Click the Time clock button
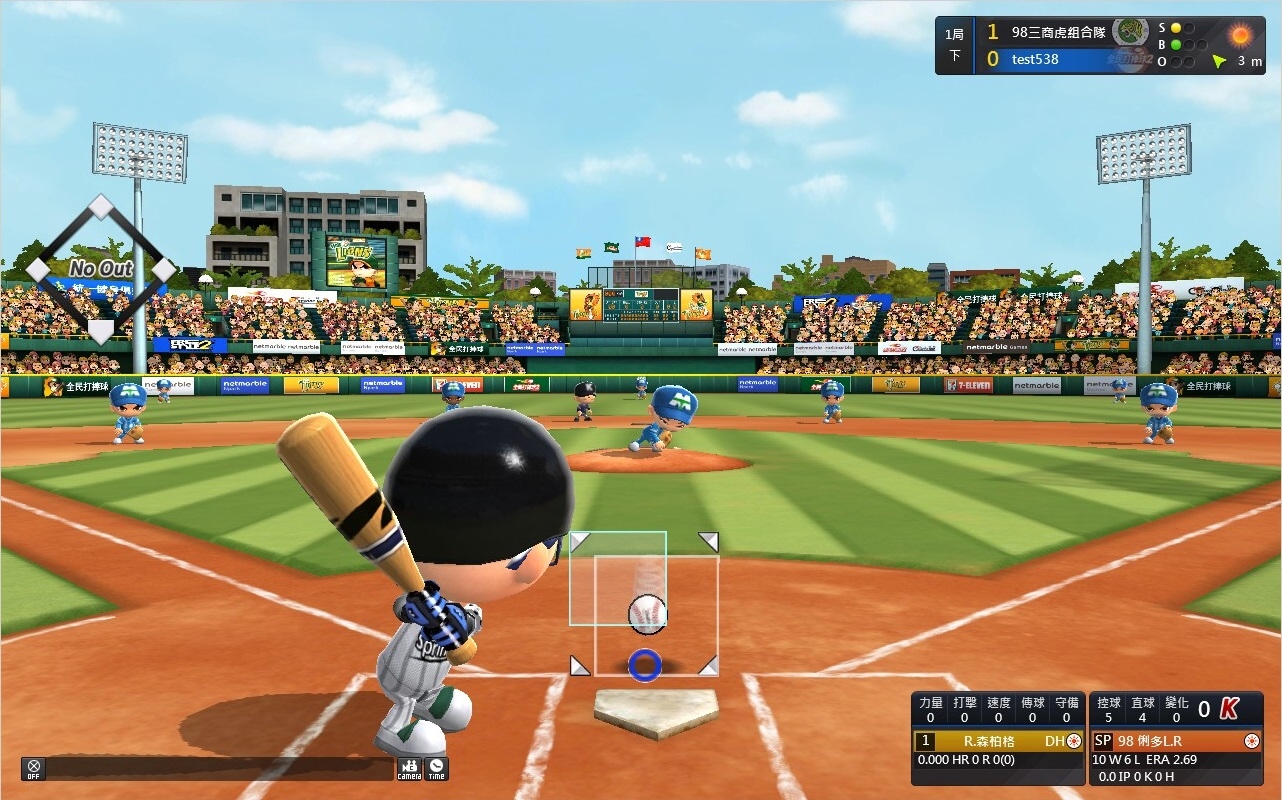Image resolution: width=1282 pixels, height=800 pixels. click(436, 768)
